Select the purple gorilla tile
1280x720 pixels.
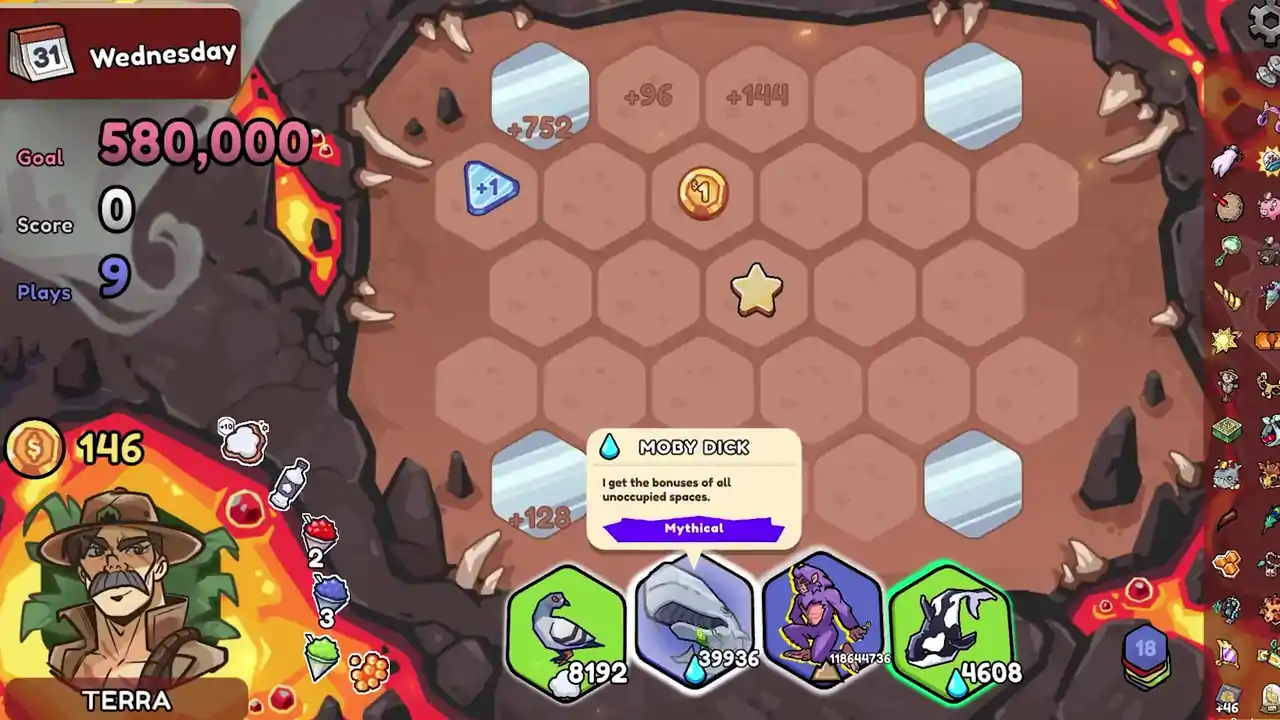point(823,625)
